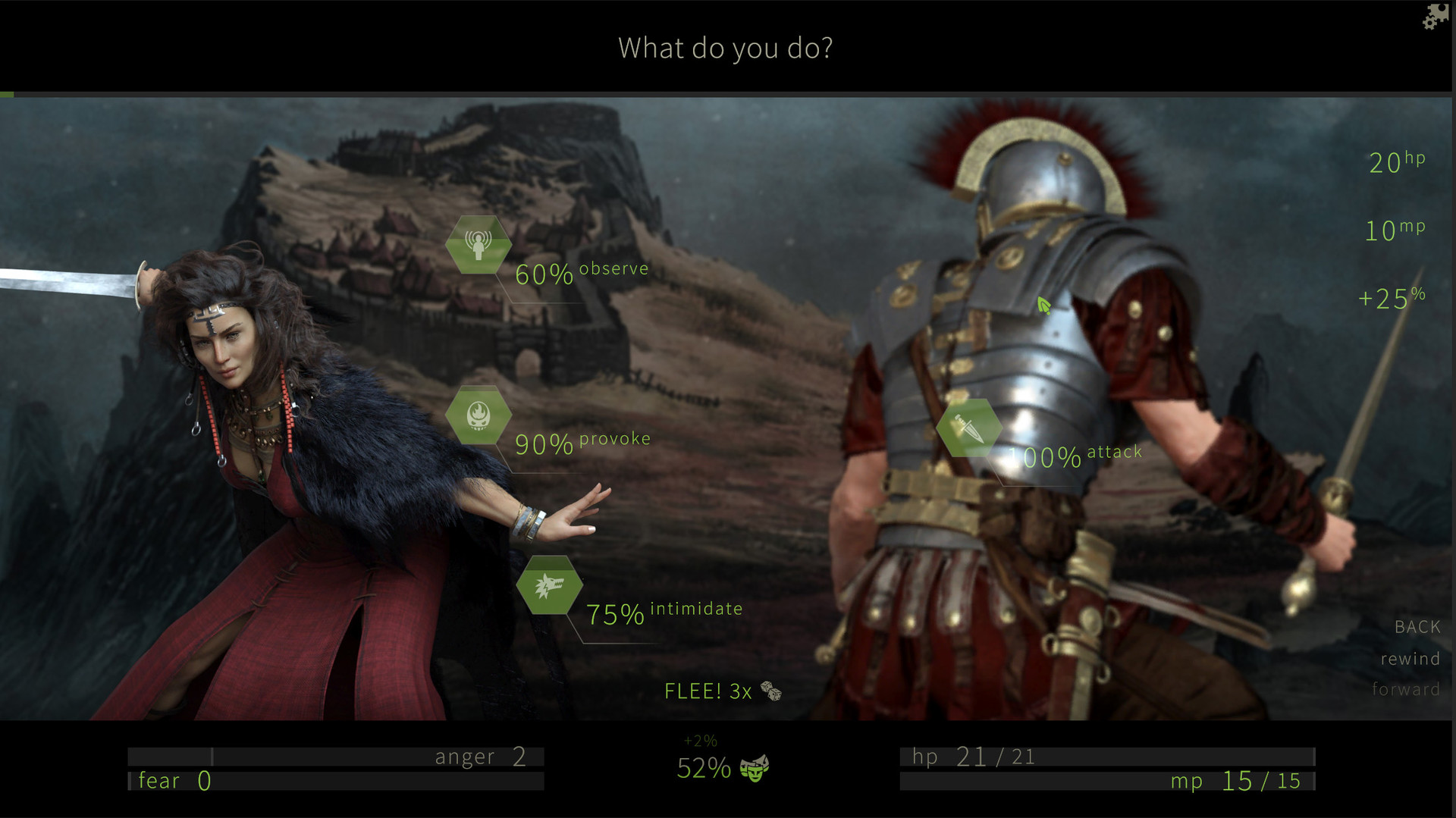Select rewind to revisit previous scene

coord(1410,659)
